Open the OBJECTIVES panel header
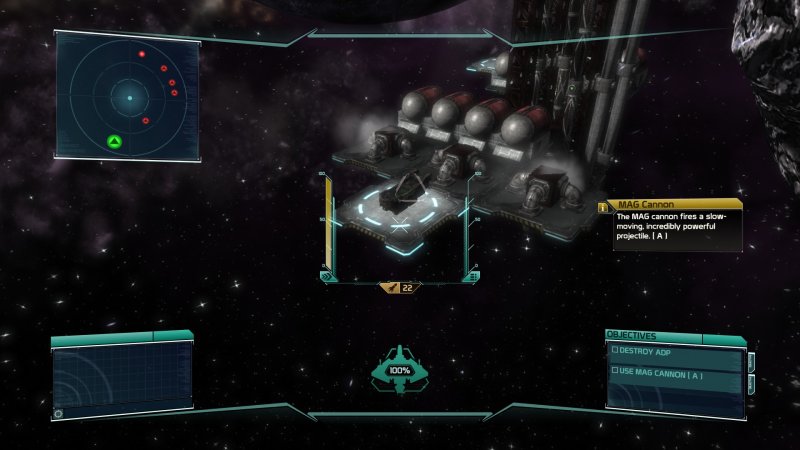 click(633, 336)
